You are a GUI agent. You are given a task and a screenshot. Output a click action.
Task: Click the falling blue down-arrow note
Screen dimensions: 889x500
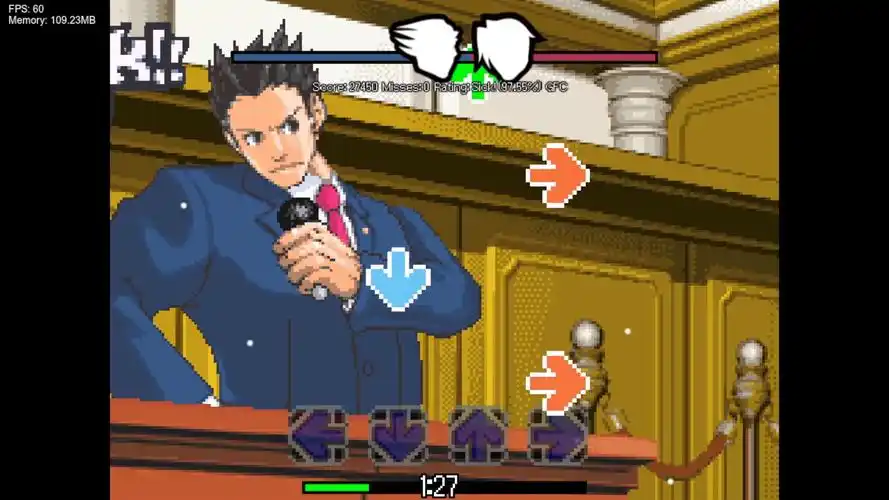coord(398,278)
